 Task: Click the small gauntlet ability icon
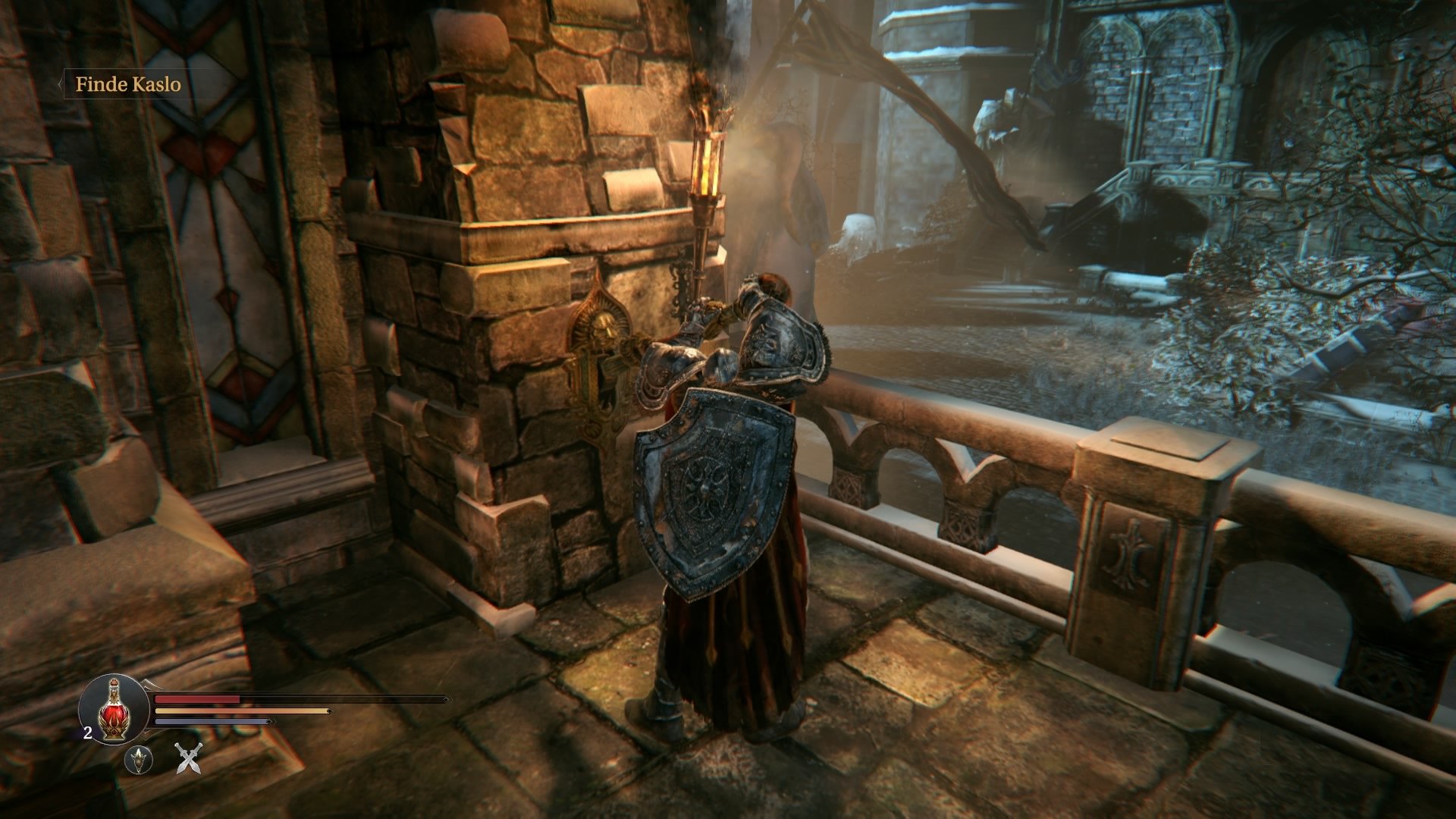click(x=140, y=762)
